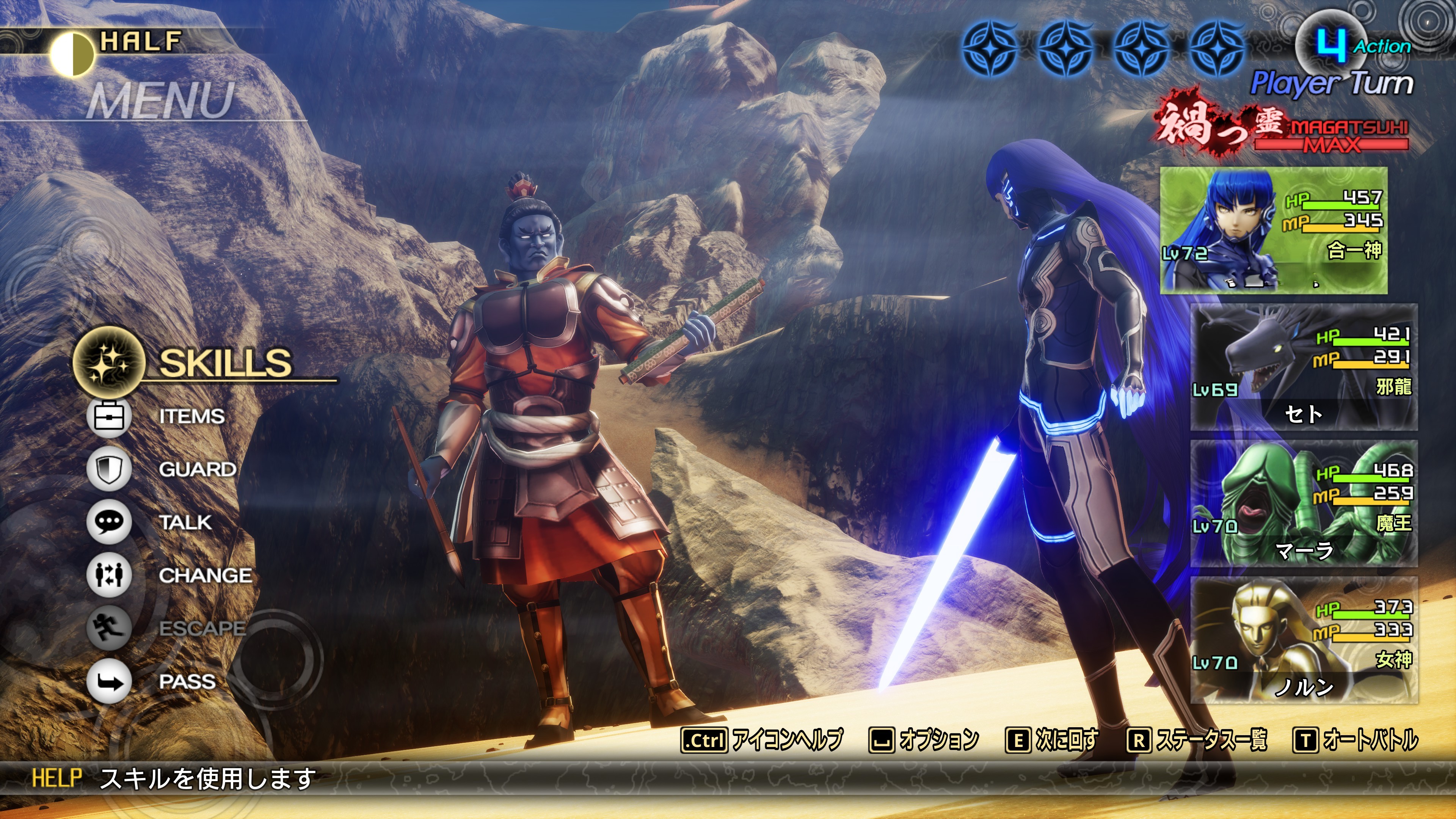Choose the GUARD command
This screenshot has height=819, width=1456.
click(x=197, y=469)
